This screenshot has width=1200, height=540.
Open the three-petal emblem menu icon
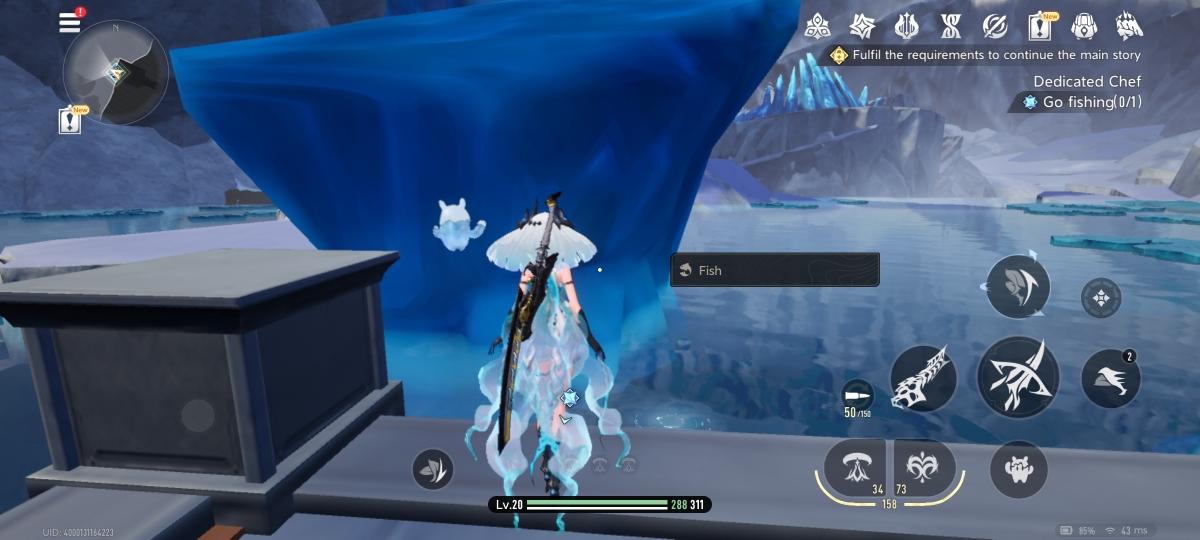tap(817, 25)
